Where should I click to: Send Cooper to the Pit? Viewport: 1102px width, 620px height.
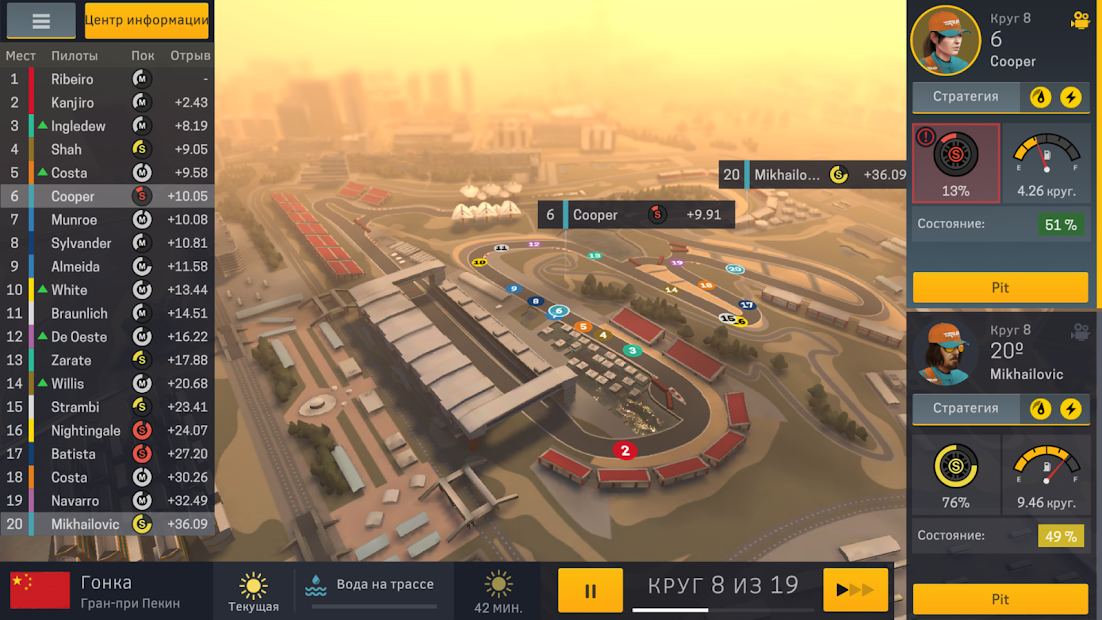coord(1000,287)
